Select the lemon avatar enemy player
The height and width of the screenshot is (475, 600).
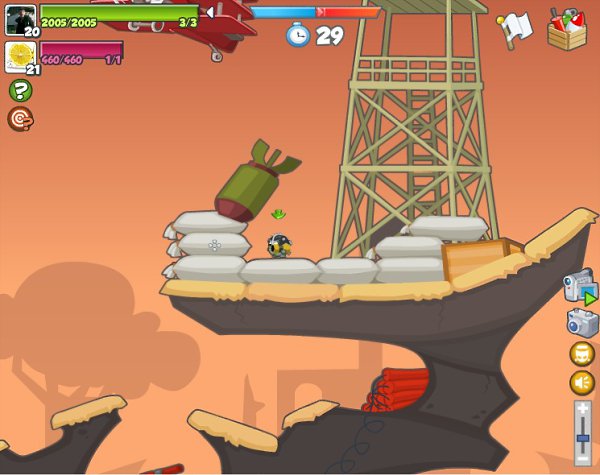pyautogui.click(x=20, y=56)
